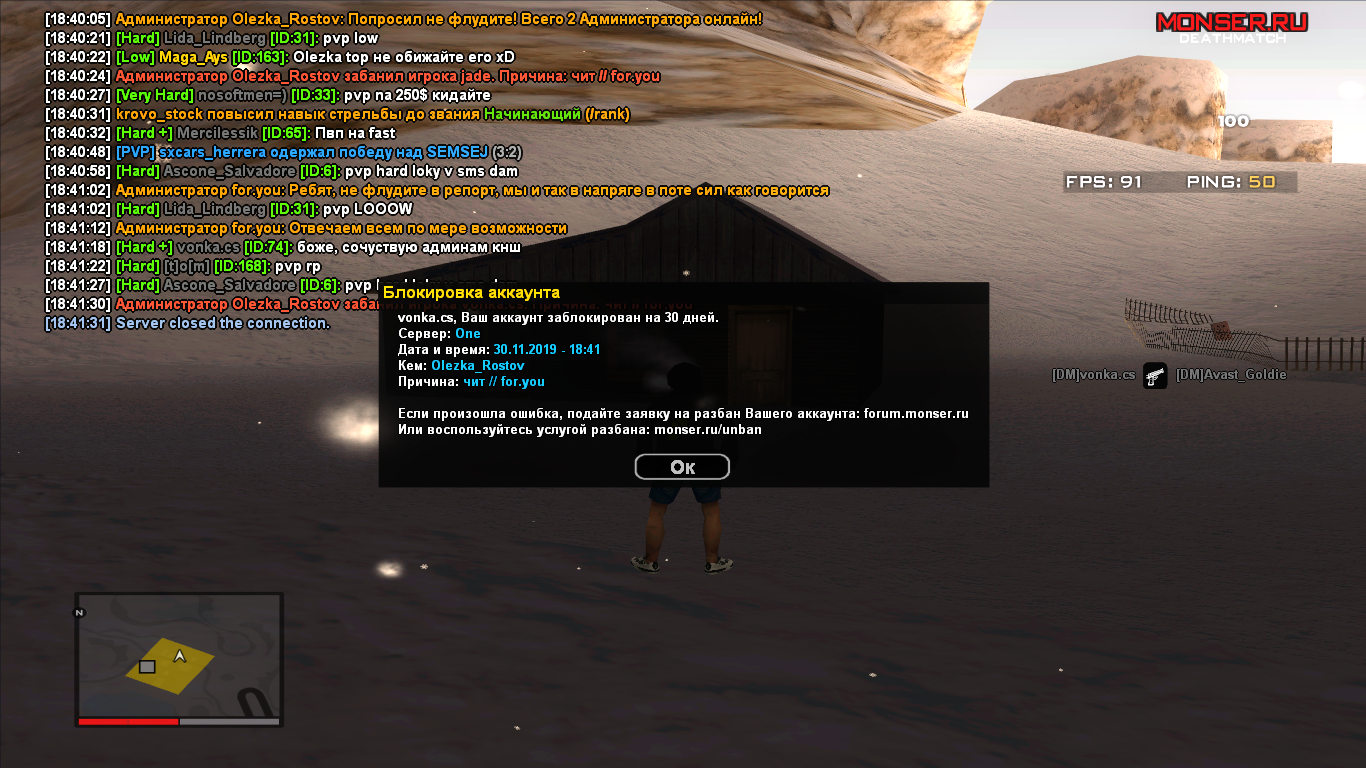Viewport: 1366px width, 768px height.
Task: Click the player arrow marker on the minimap
Action: click(x=180, y=657)
